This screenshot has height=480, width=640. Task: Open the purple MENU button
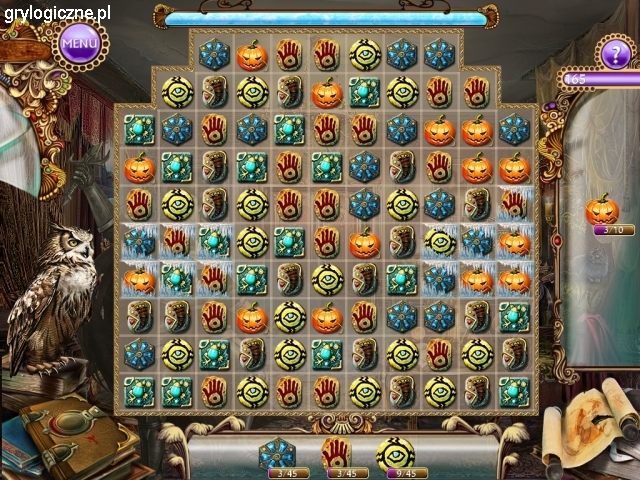[80, 43]
